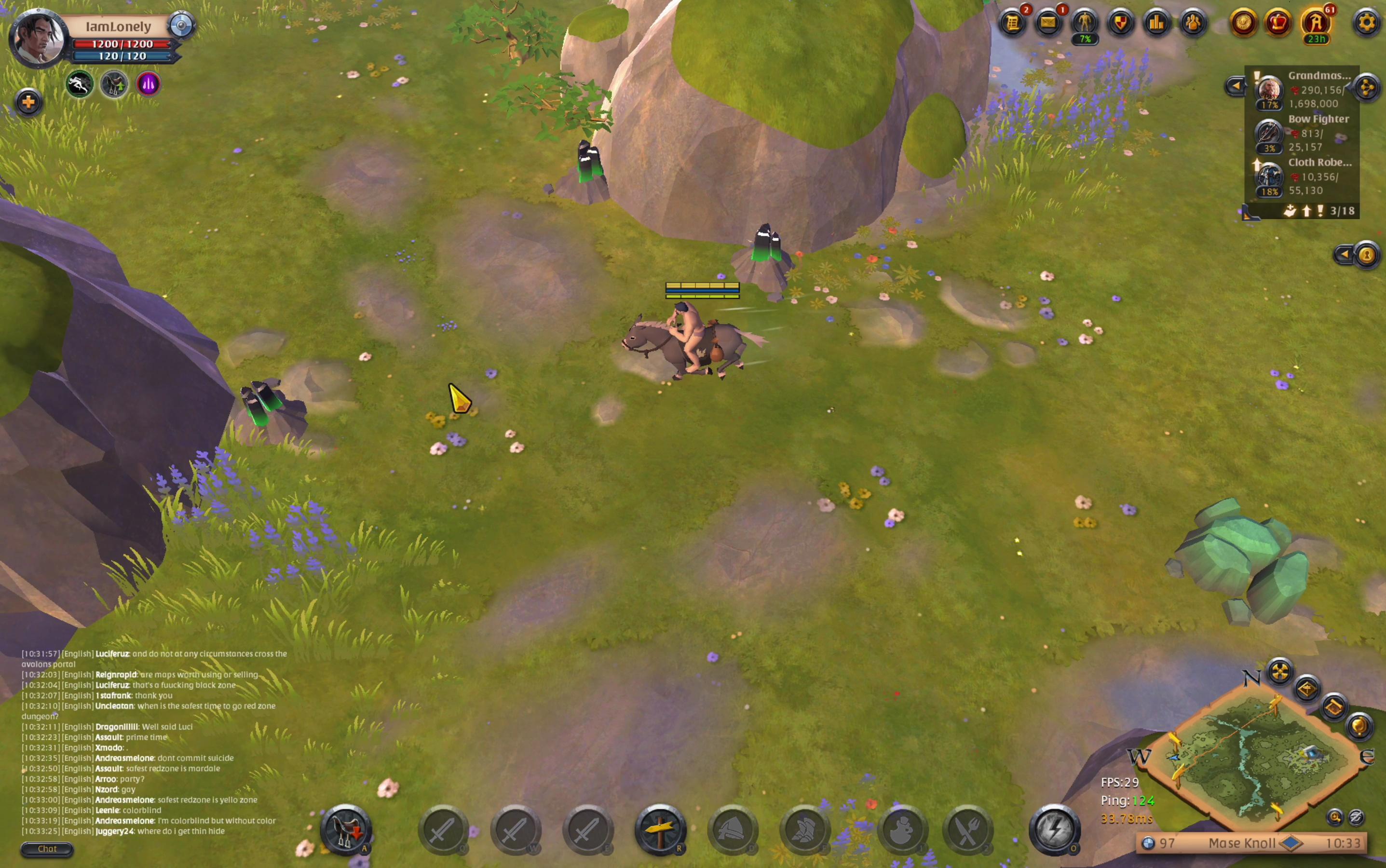Activate the signpost ability slot
Screen dimensions: 1386x868
660,830
